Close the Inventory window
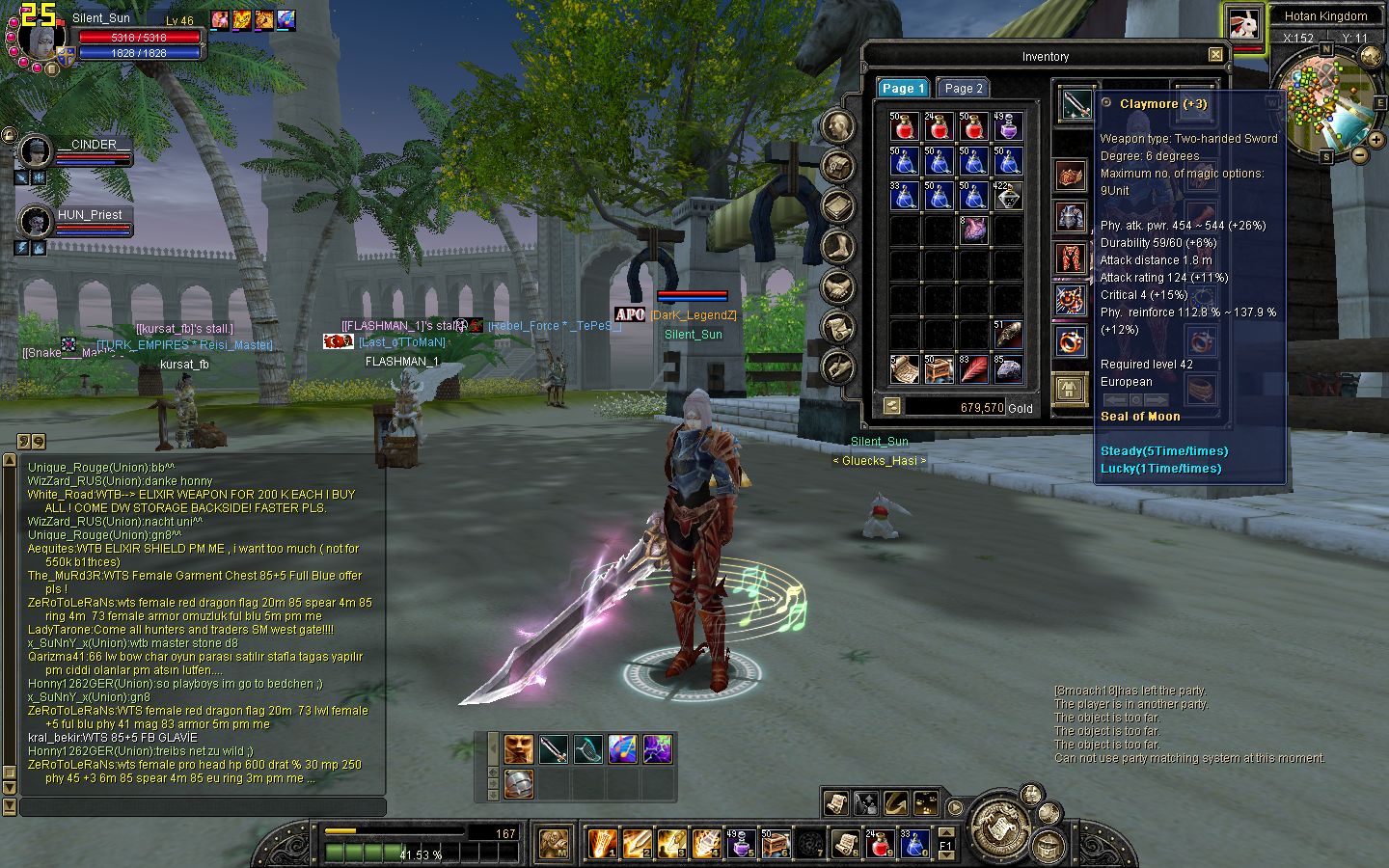This screenshot has width=1389, height=868. coord(1215,55)
